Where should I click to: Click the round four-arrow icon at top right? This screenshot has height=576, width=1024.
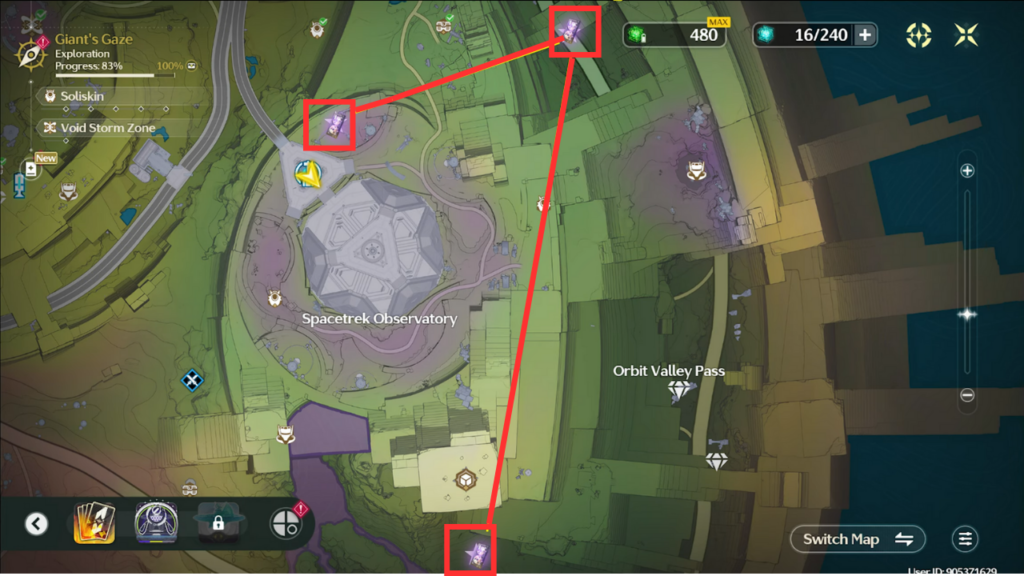pos(918,35)
